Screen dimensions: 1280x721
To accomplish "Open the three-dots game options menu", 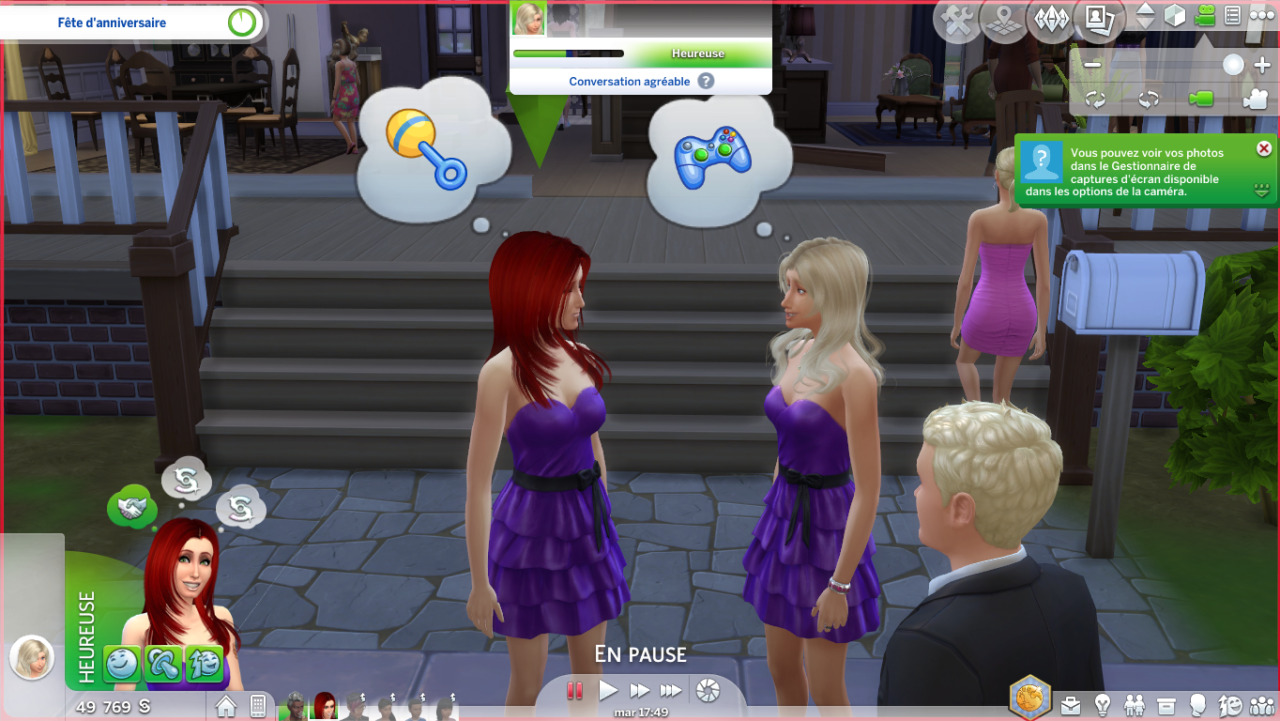I will [x=1262, y=16].
